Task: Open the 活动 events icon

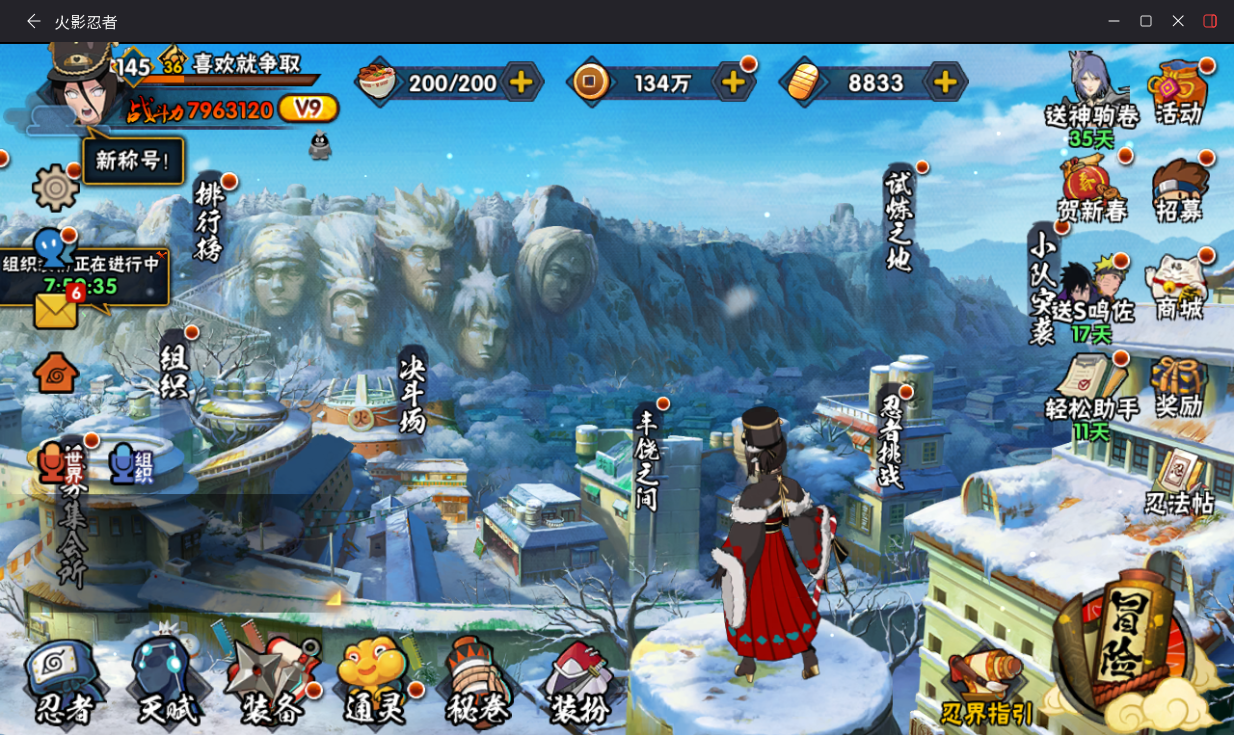Action: pyautogui.click(x=1179, y=93)
